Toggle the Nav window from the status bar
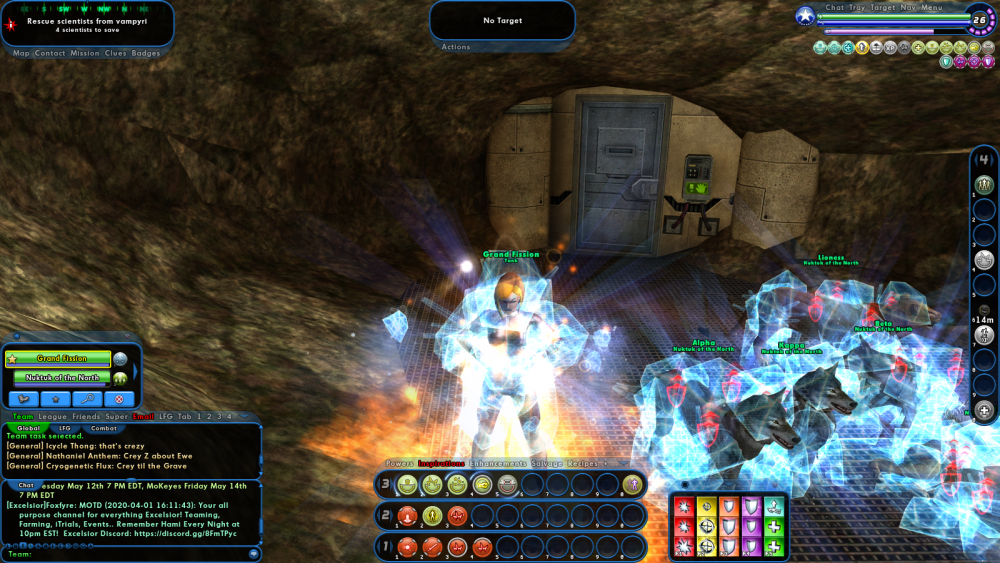 (908, 7)
